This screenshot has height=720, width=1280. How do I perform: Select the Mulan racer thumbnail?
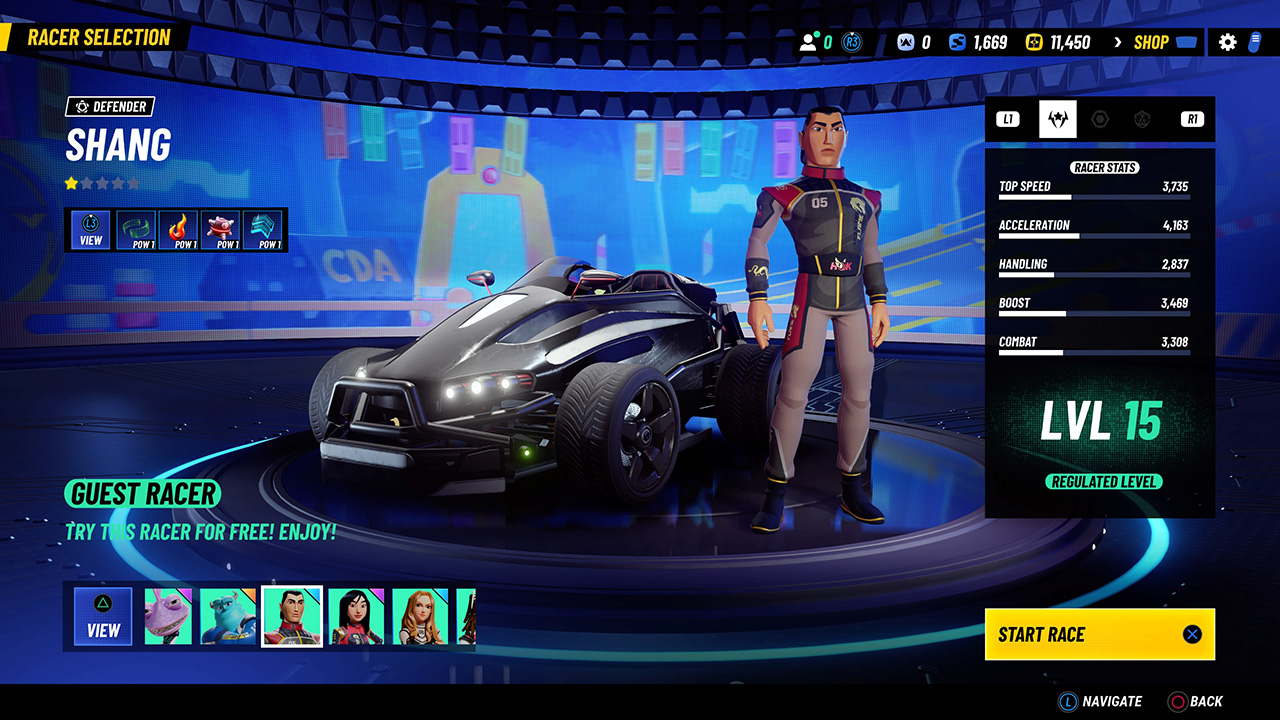pos(358,615)
